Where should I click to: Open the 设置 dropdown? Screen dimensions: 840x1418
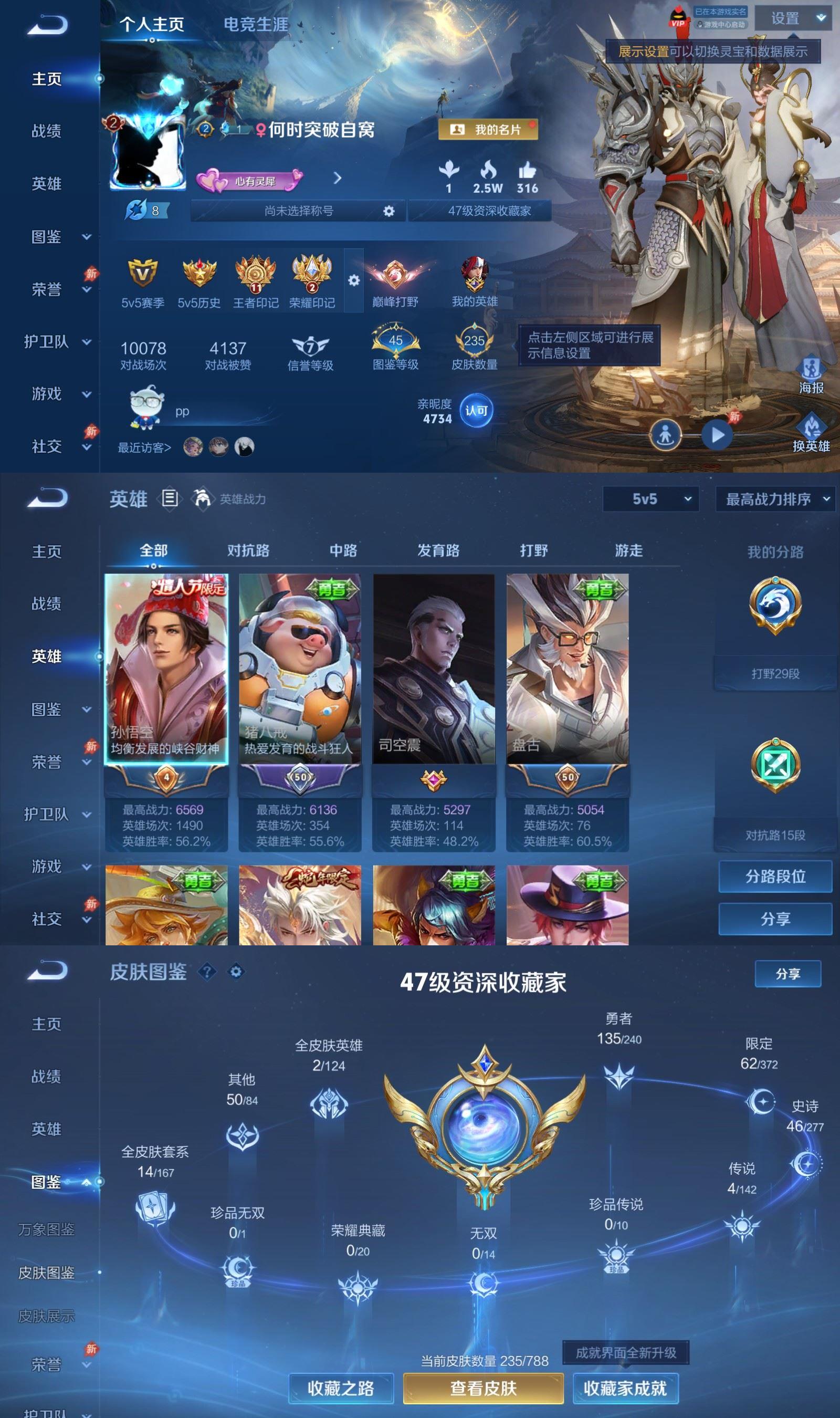coord(796,19)
